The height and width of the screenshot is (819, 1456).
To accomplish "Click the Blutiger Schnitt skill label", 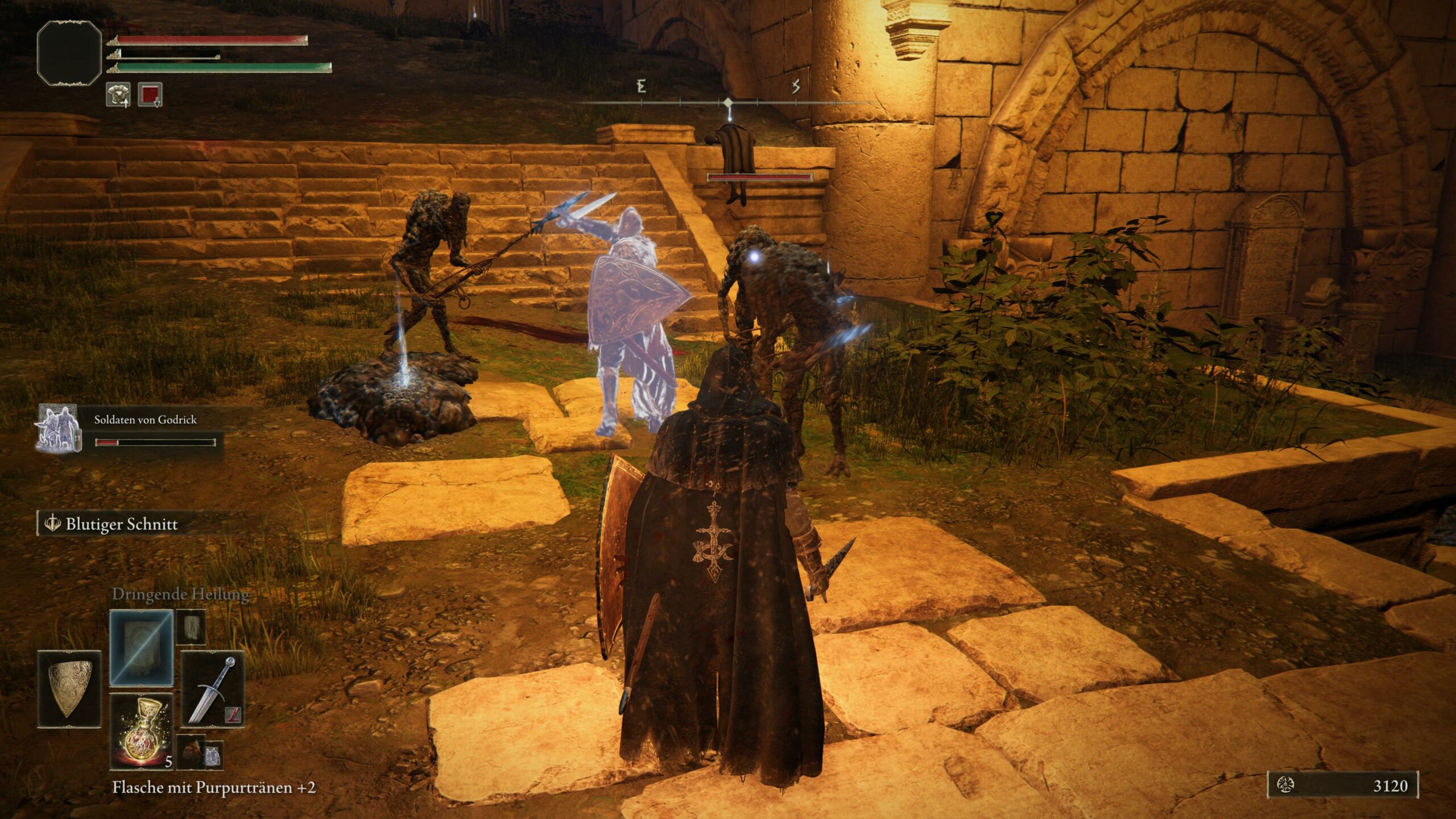I will point(121,524).
